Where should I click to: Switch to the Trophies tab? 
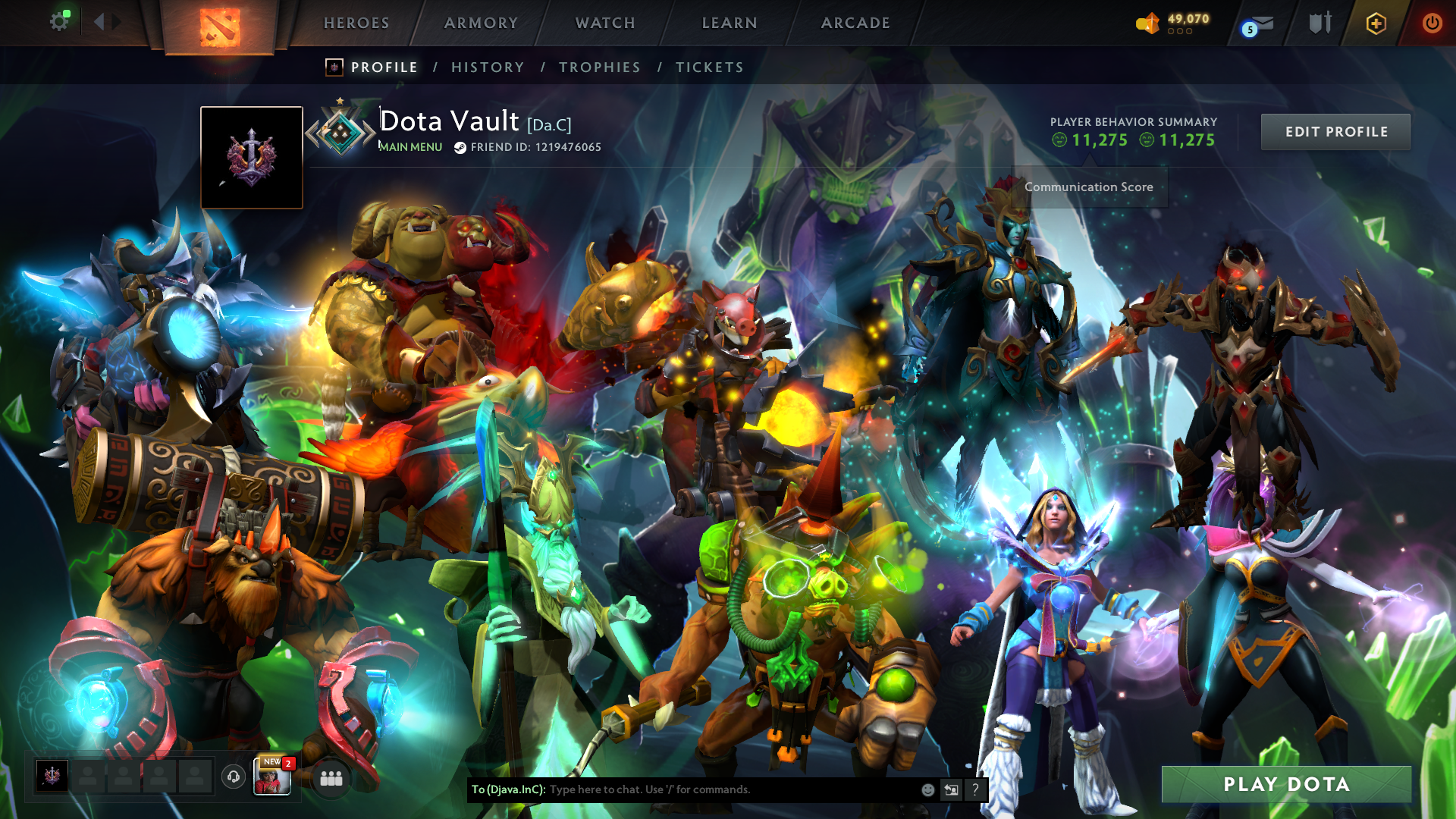point(600,67)
